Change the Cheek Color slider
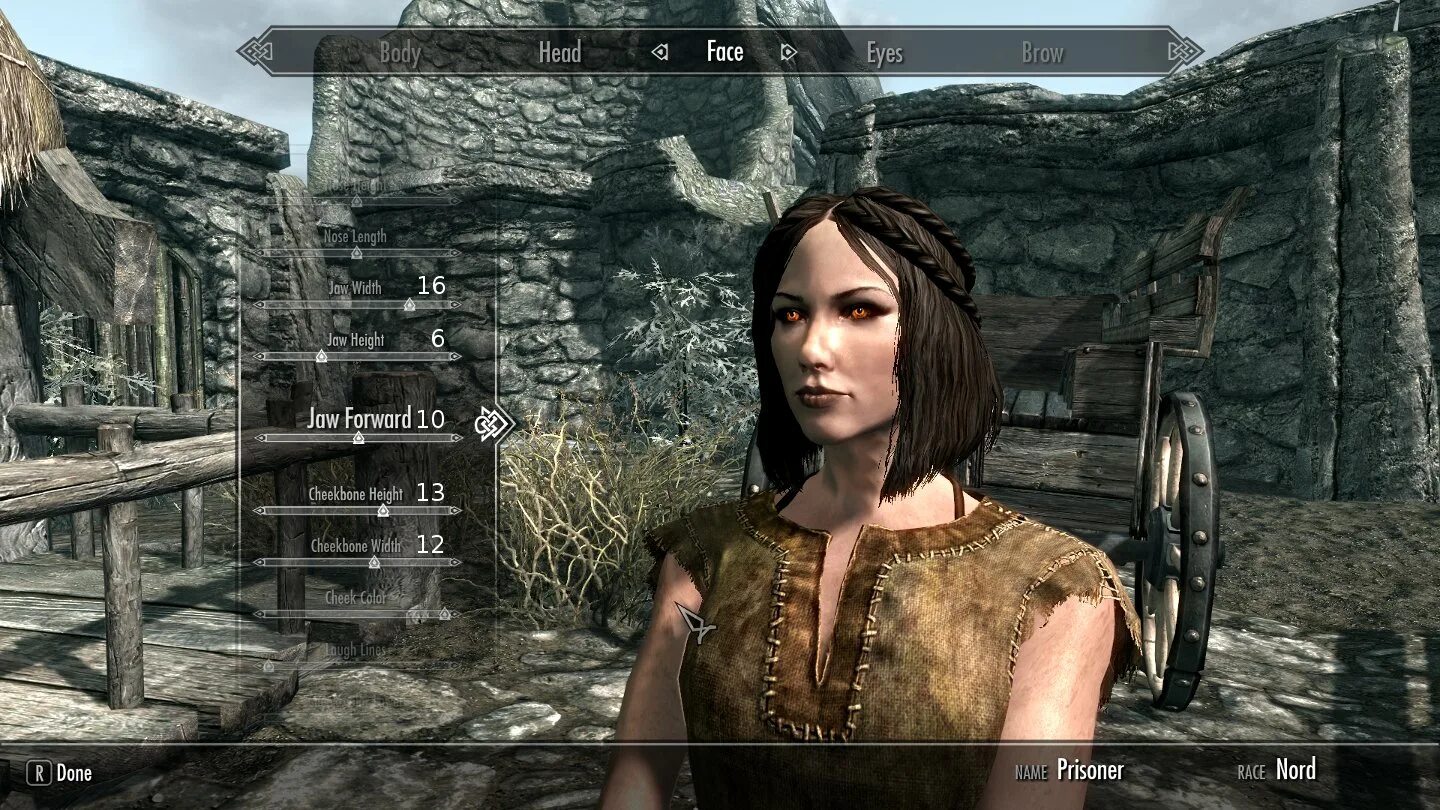Screen dimensions: 1440x810 click(x=356, y=614)
